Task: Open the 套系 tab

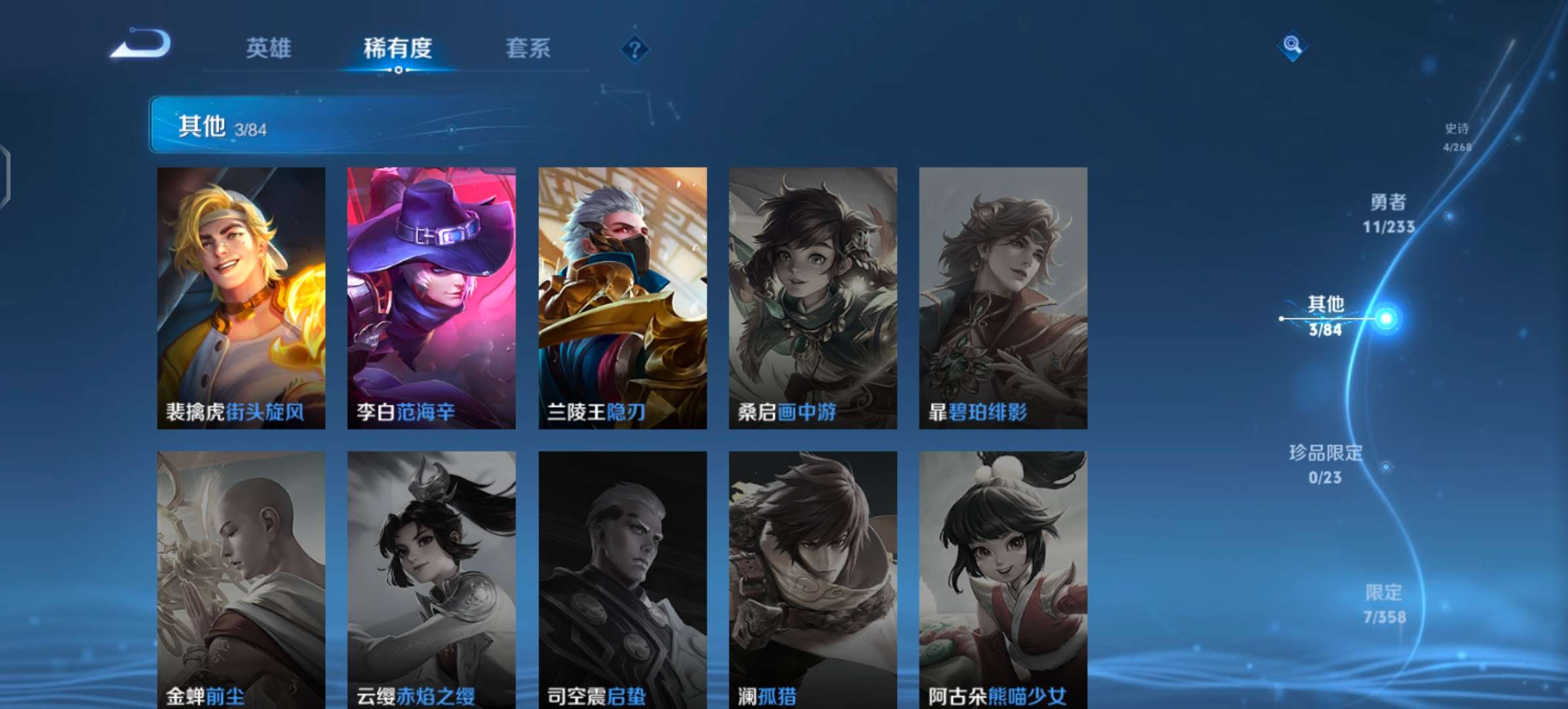Action: click(528, 48)
